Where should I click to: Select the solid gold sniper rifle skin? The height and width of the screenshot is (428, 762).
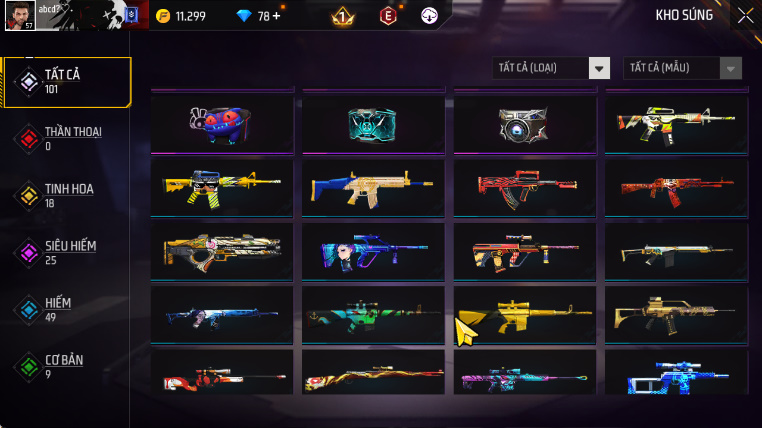tap(524, 316)
